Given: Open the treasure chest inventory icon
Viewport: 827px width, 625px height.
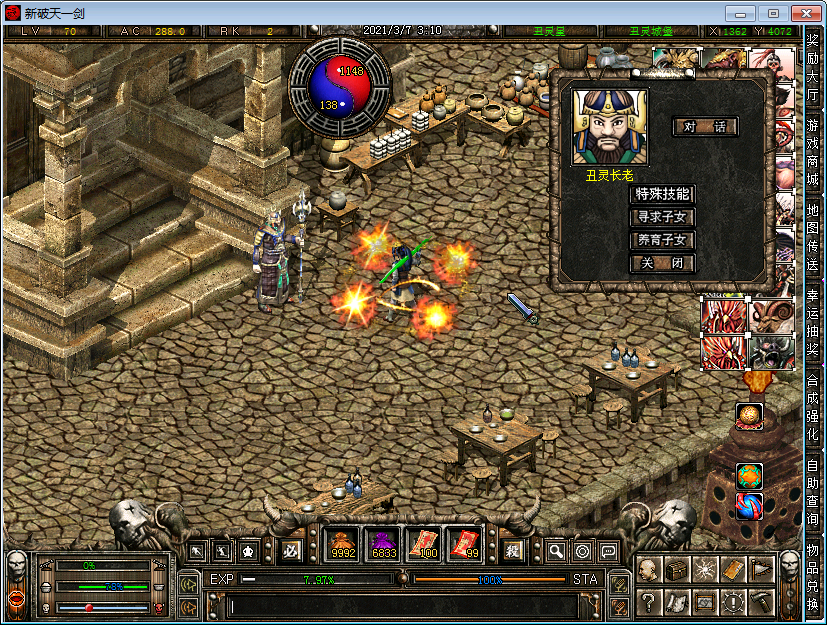Looking at the screenshot, I should [677, 570].
